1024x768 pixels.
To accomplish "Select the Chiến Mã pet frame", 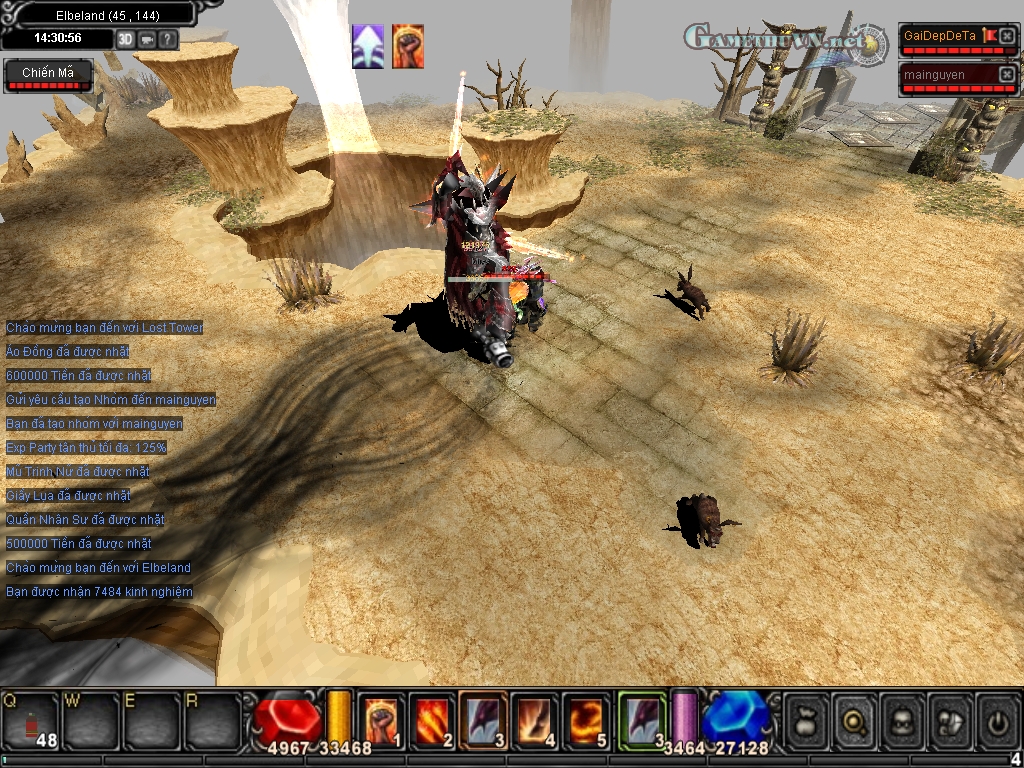I will pos(49,75).
